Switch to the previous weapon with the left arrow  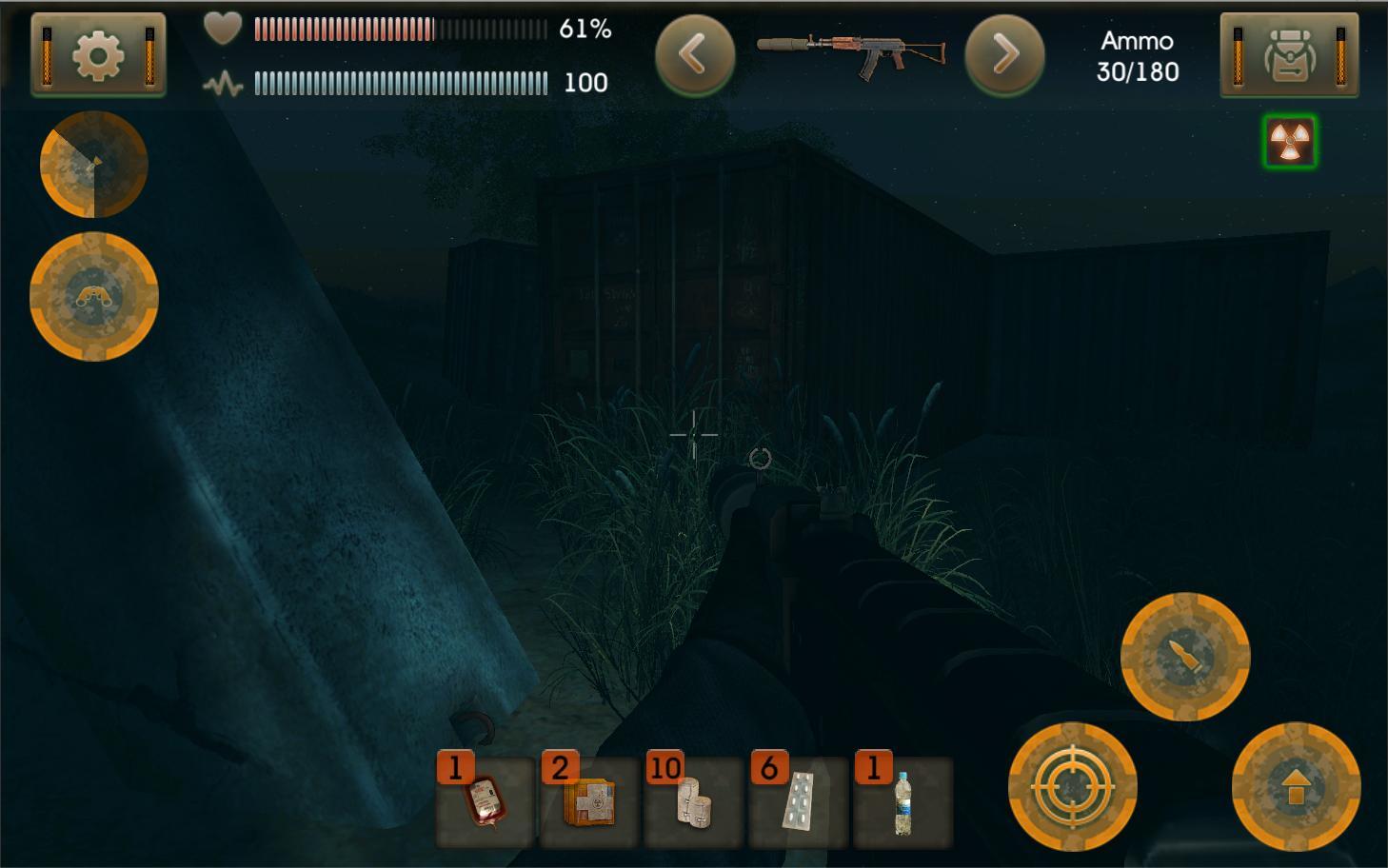click(x=694, y=54)
